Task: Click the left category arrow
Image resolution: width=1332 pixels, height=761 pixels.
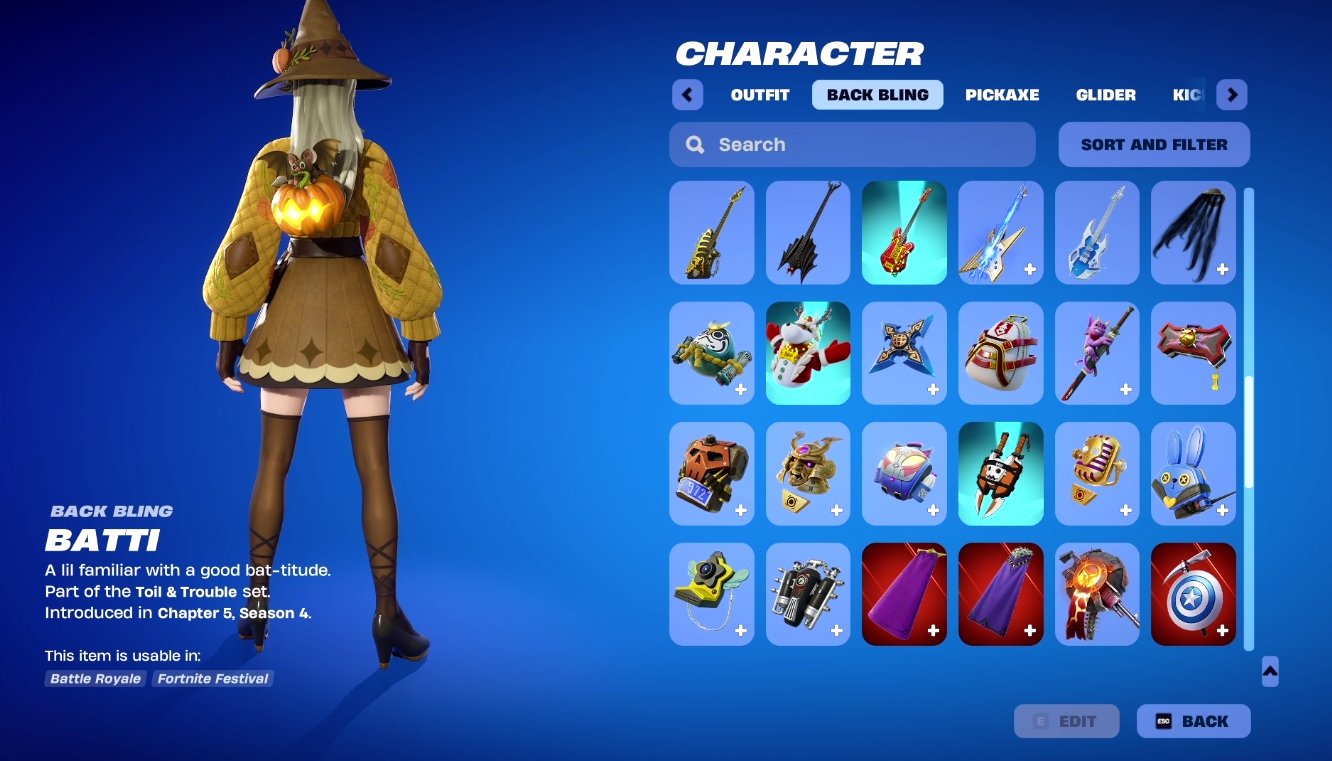Action: (x=687, y=93)
